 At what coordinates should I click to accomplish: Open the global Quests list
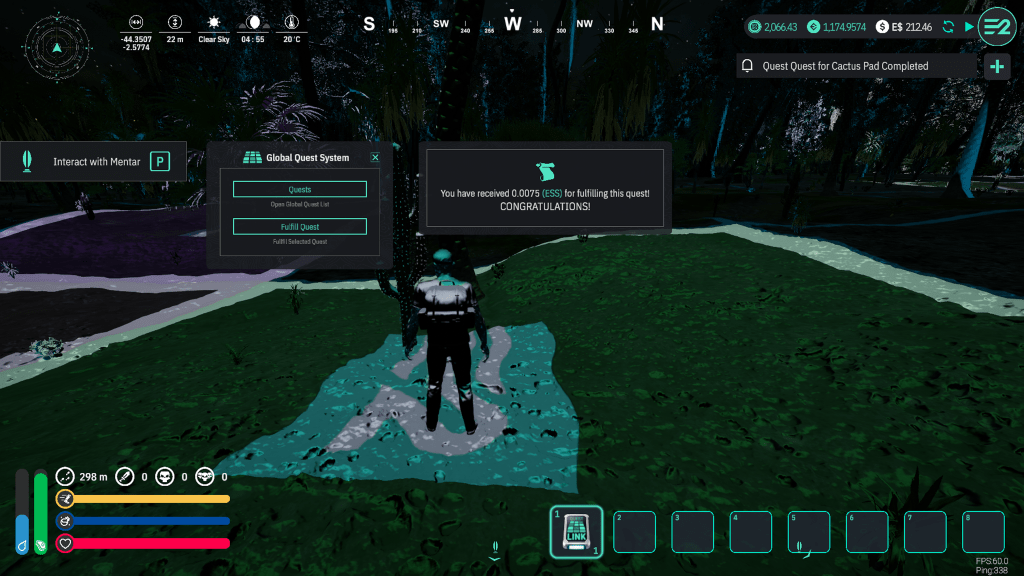(299, 189)
